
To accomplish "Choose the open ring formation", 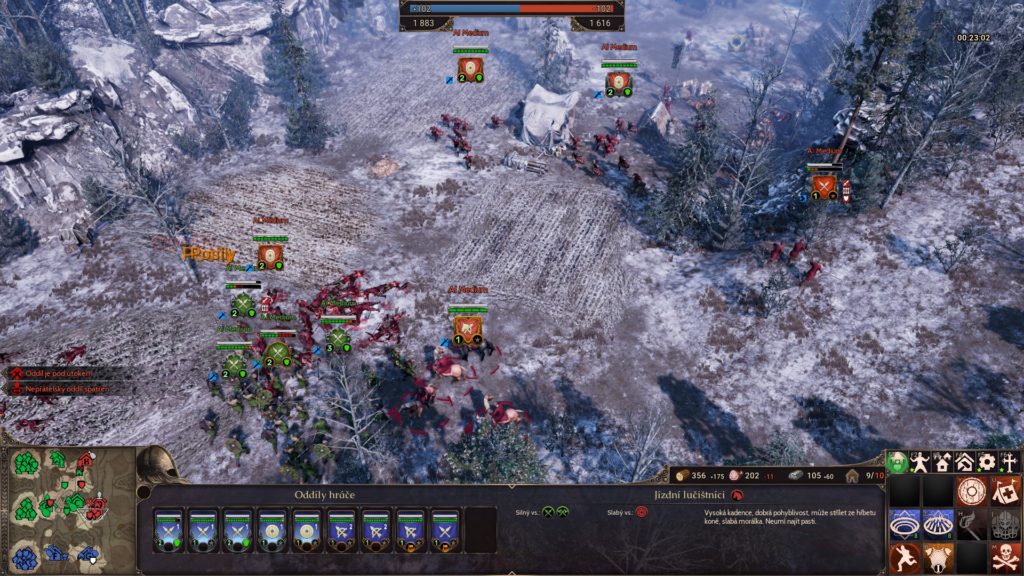I will (905, 524).
